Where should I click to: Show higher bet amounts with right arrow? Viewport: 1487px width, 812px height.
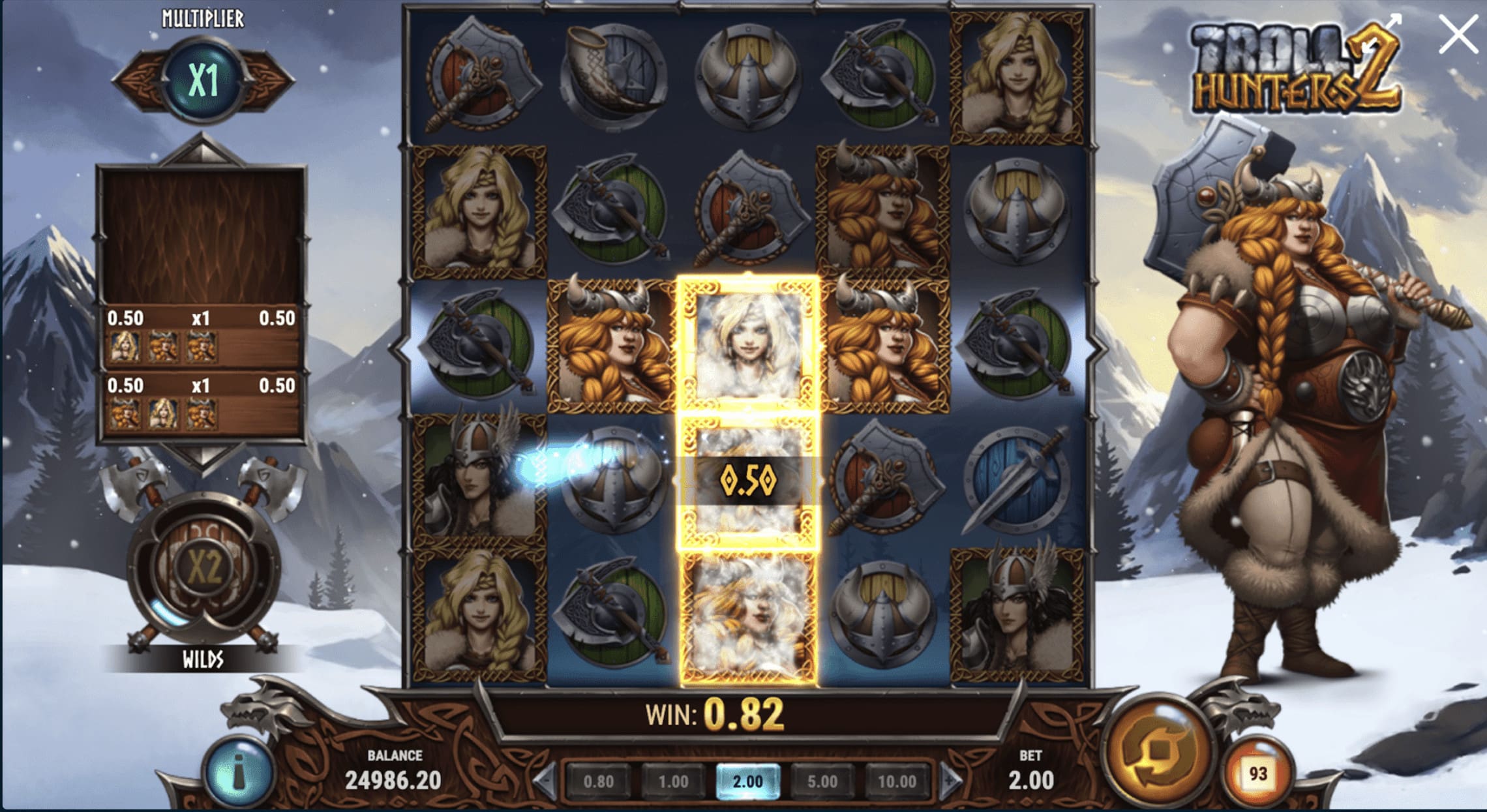(x=950, y=780)
